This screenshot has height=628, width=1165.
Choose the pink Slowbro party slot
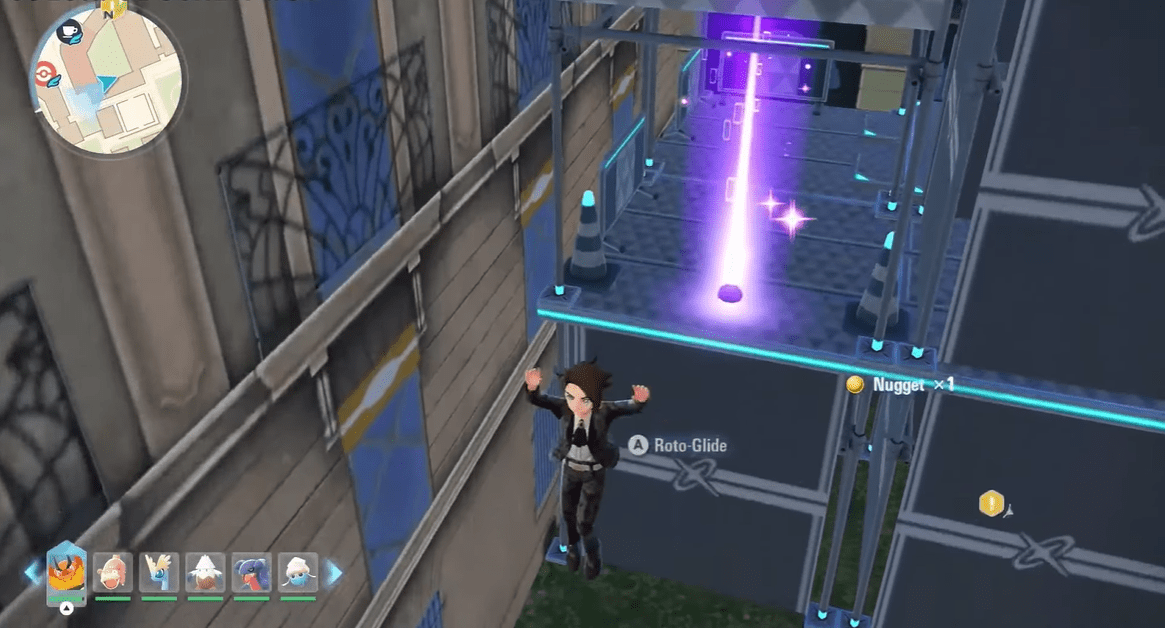click(113, 573)
